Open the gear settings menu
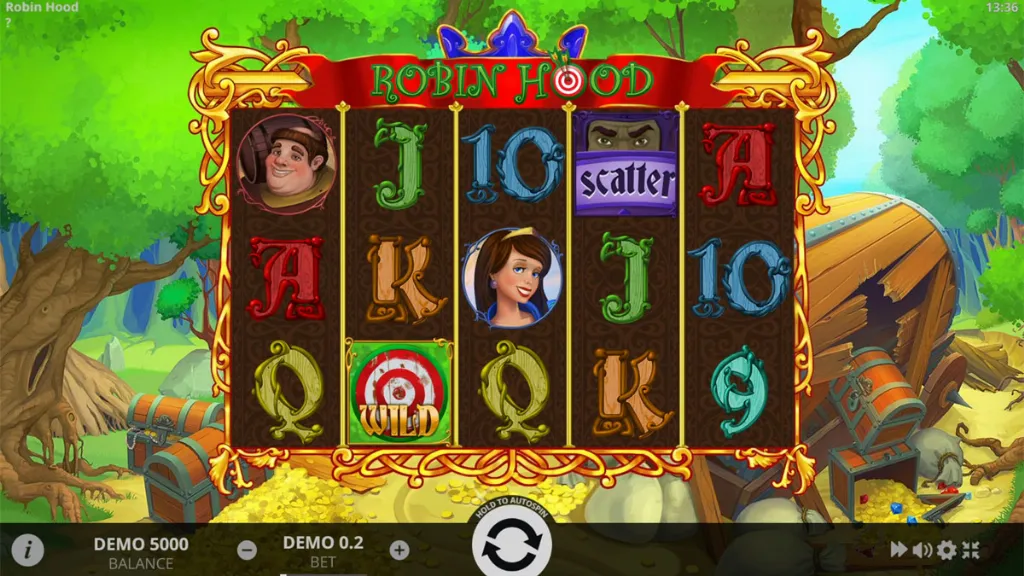Viewport: 1024px width, 576px height. (946, 549)
